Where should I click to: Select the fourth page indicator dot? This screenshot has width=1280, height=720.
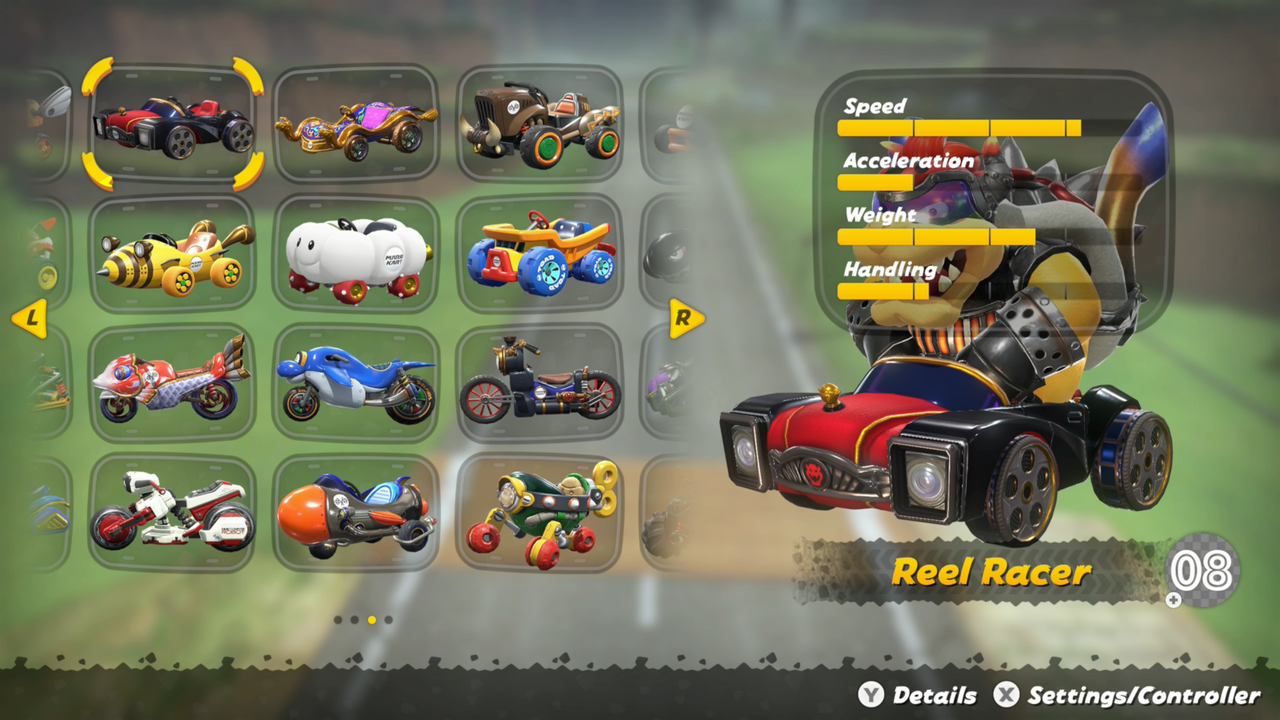[x=389, y=619]
